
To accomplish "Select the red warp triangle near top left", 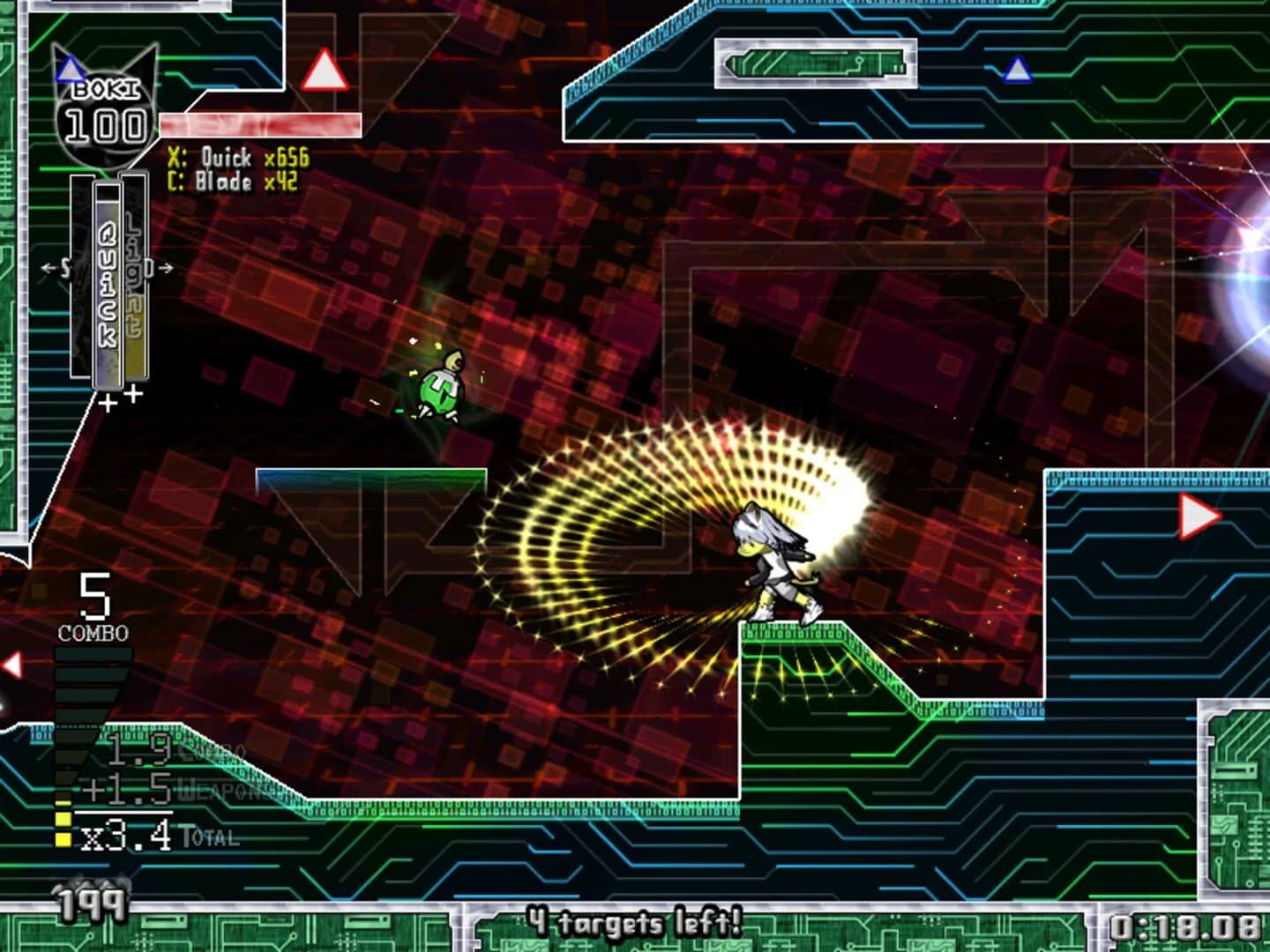I will click(x=324, y=72).
